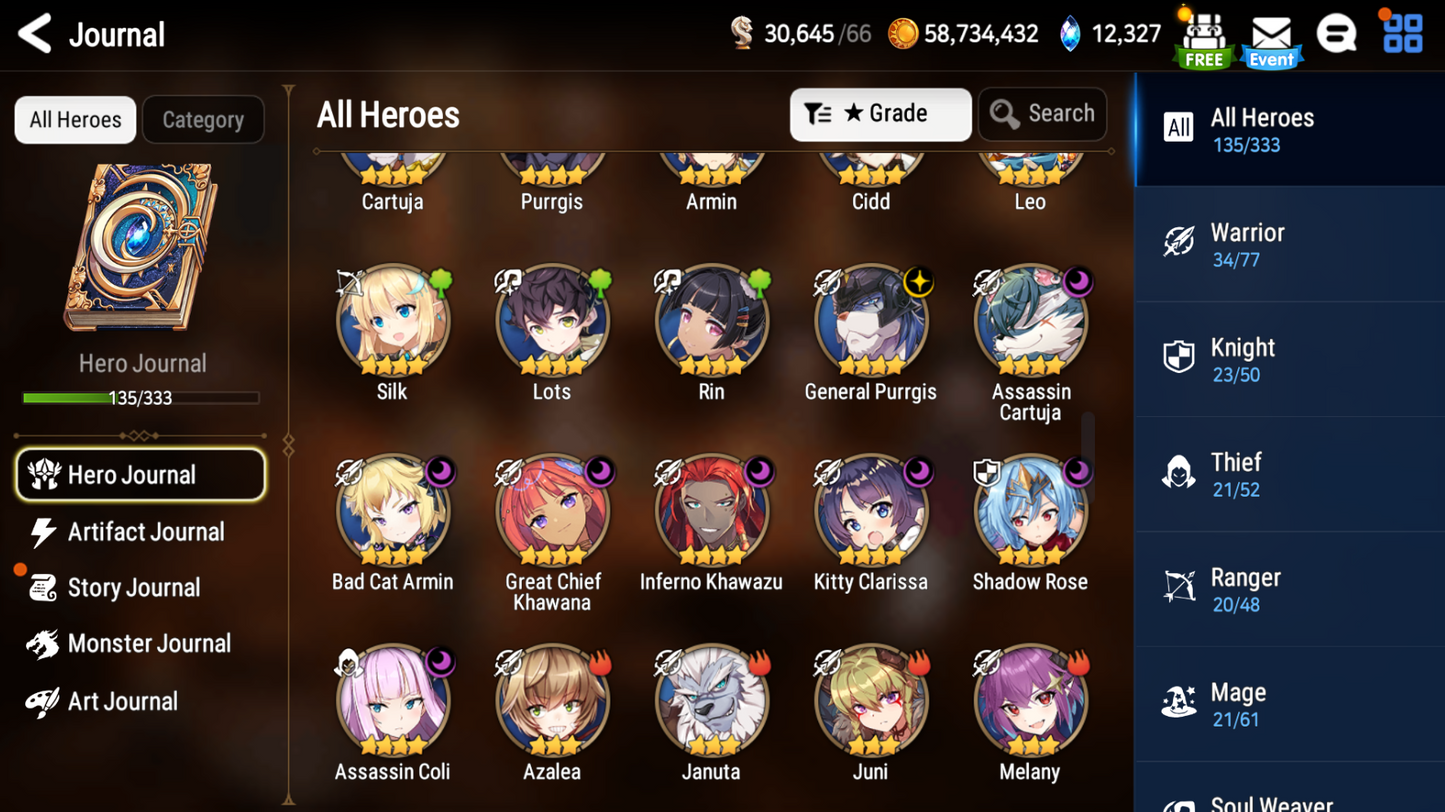Screen dimensions: 1445x812
Task: Click the Search button
Action: (x=1042, y=113)
